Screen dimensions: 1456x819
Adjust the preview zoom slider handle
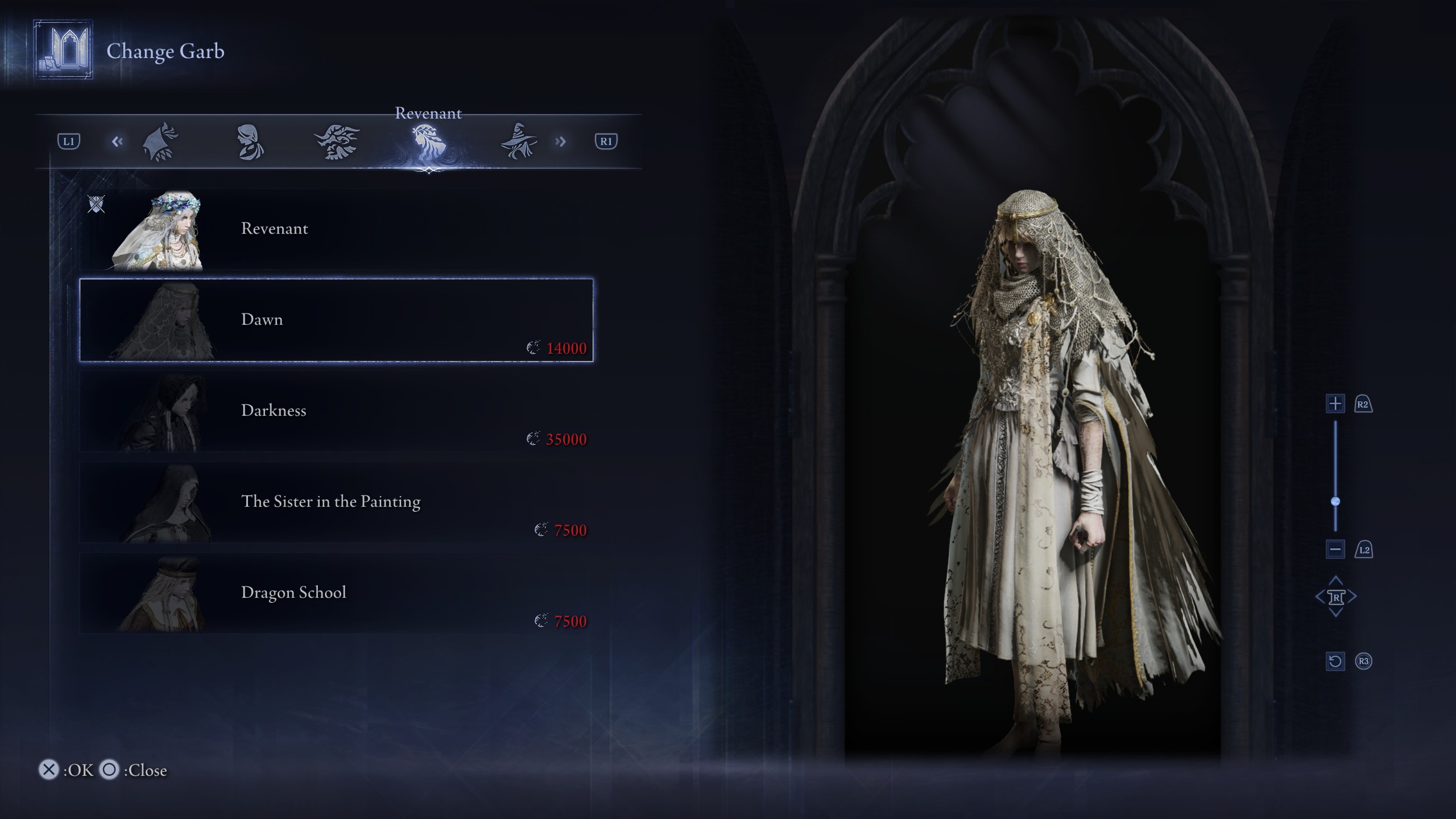pos(1335,501)
